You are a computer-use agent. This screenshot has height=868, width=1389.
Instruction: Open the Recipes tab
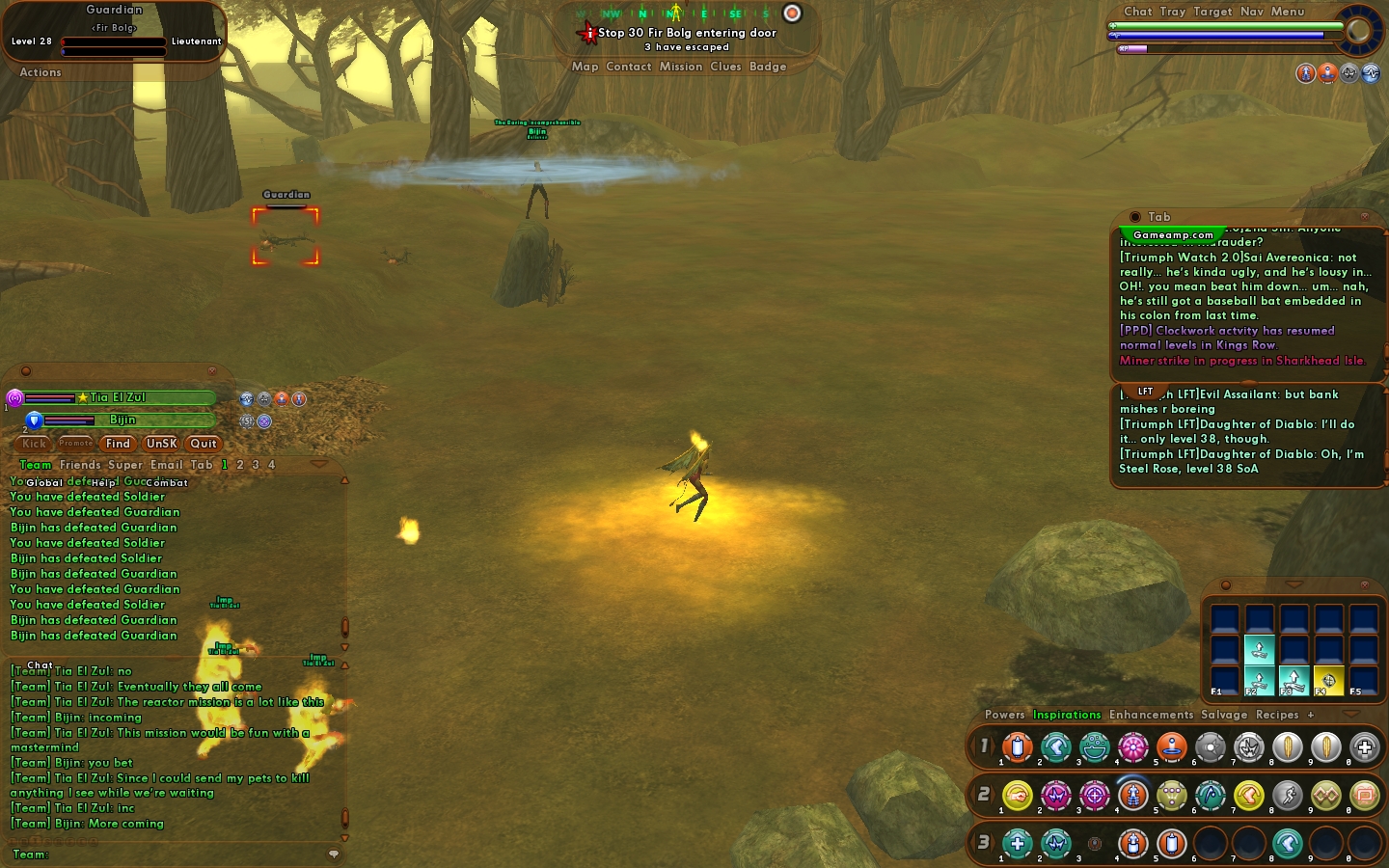[1277, 715]
